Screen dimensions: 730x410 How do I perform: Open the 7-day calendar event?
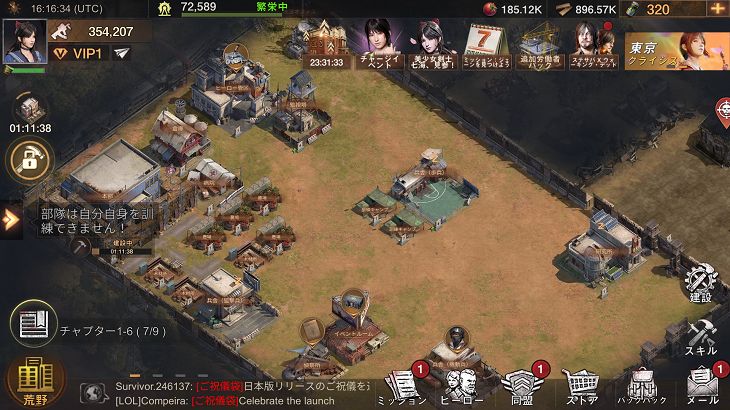488,45
